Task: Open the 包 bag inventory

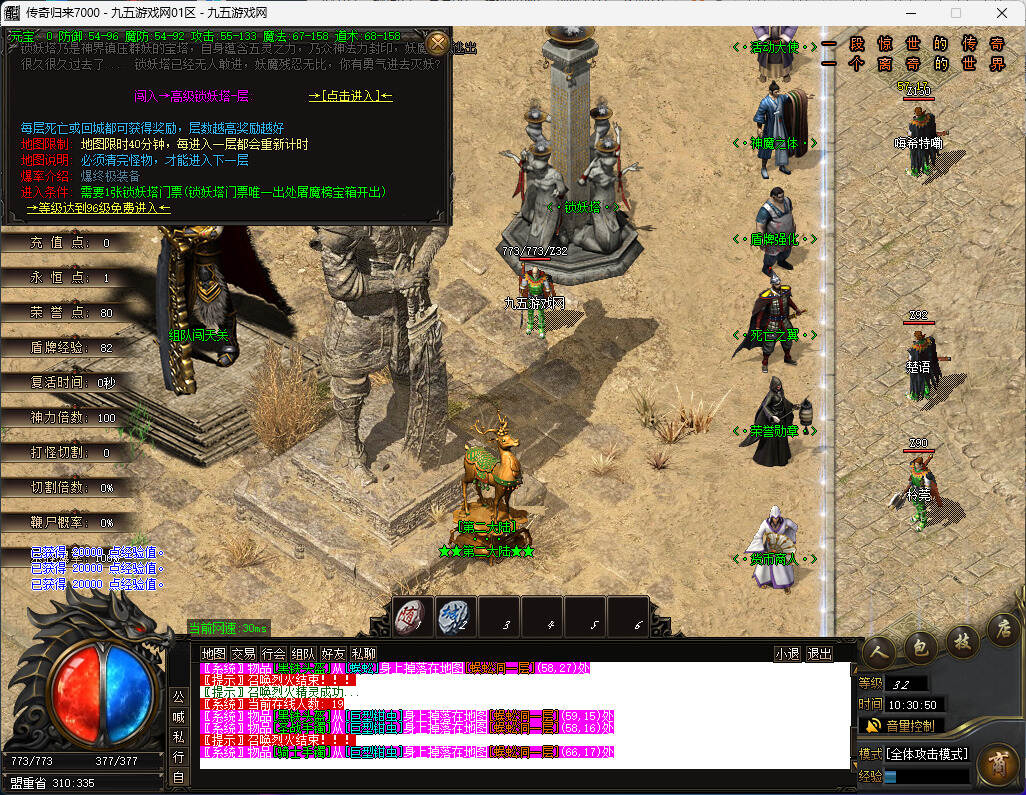Action: (920, 645)
